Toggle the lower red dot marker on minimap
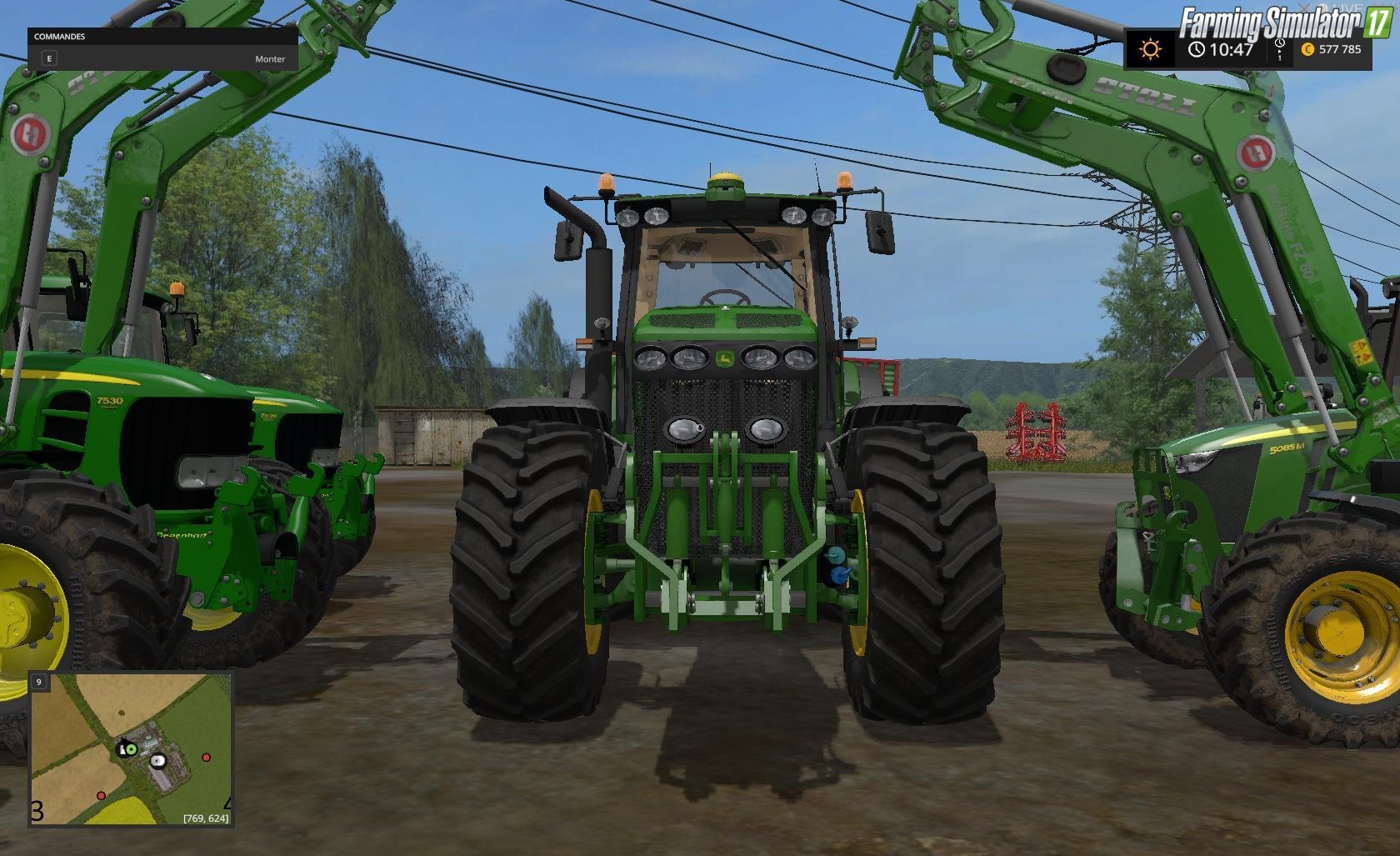Screen dimensions: 1400x856 [101, 796]
